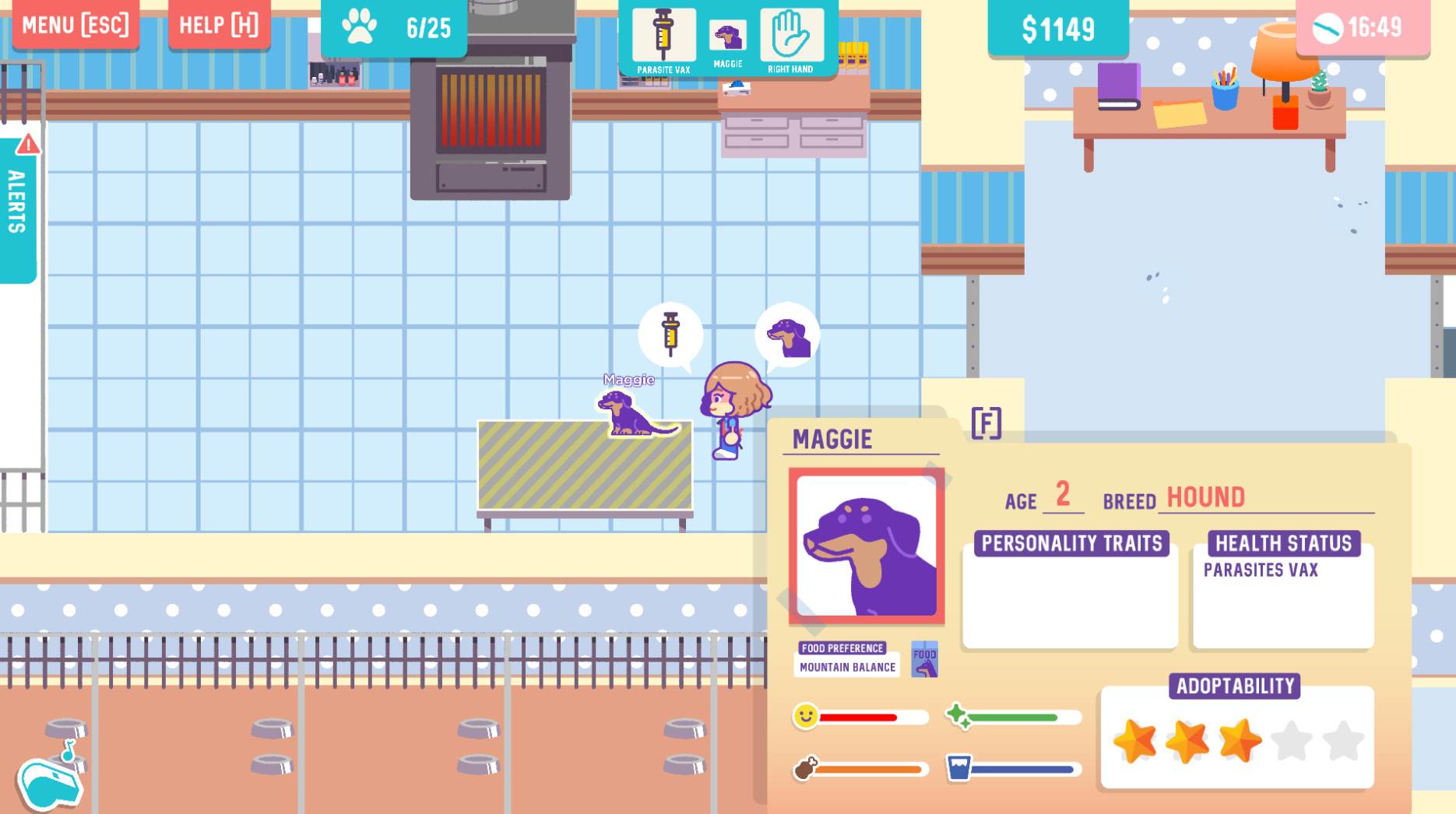This screenshot has width=1456, height=814.
Task: Toggle the syringe thought bubble above Maggie
Action: [x=670, y=334]
